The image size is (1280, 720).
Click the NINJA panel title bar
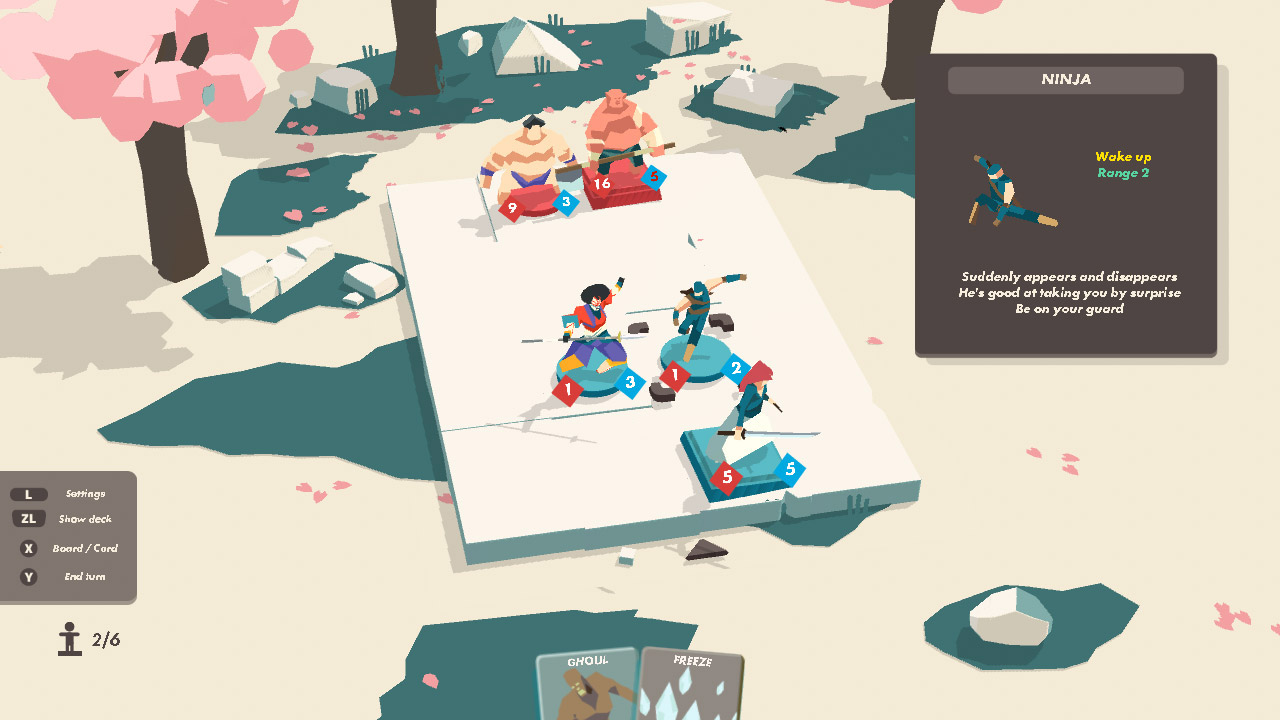1066,80
